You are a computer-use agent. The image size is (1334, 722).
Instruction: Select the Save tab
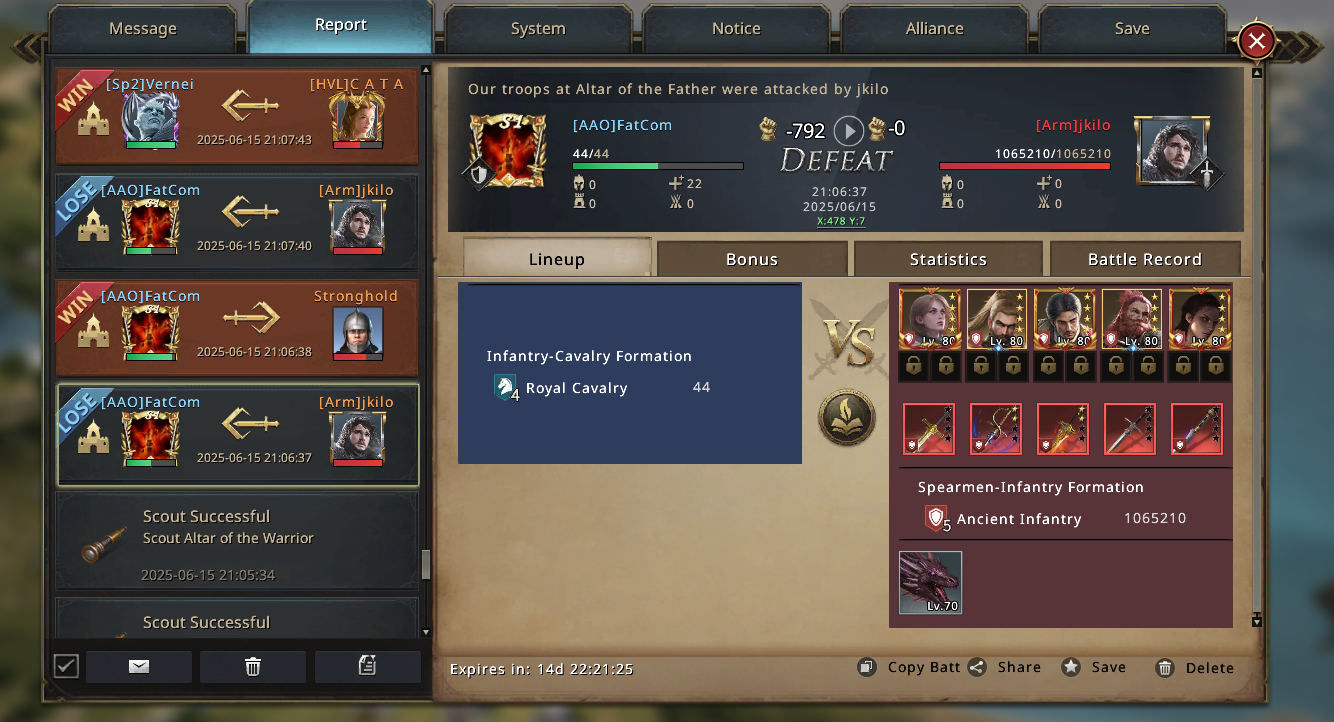[x=1132, y=29]
